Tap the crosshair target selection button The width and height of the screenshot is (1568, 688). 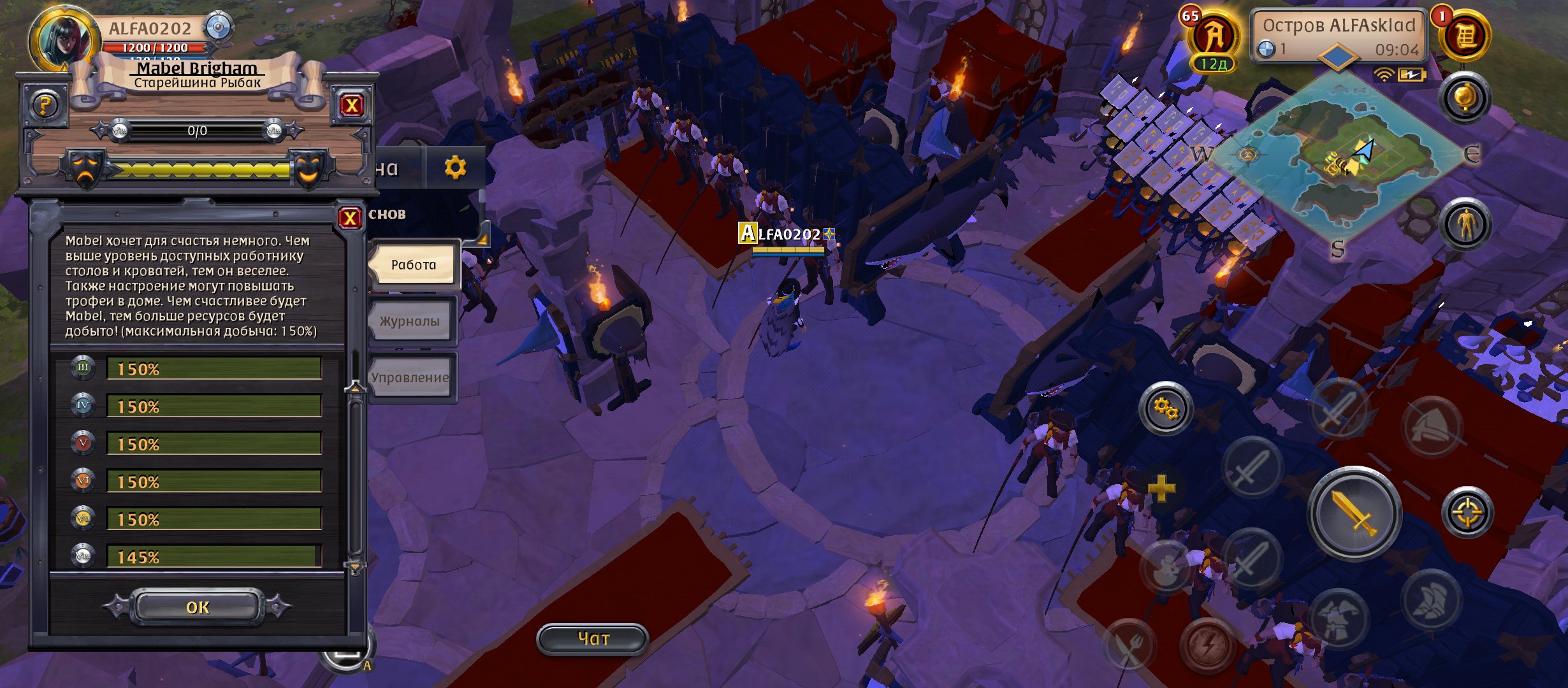[1467, 513]
